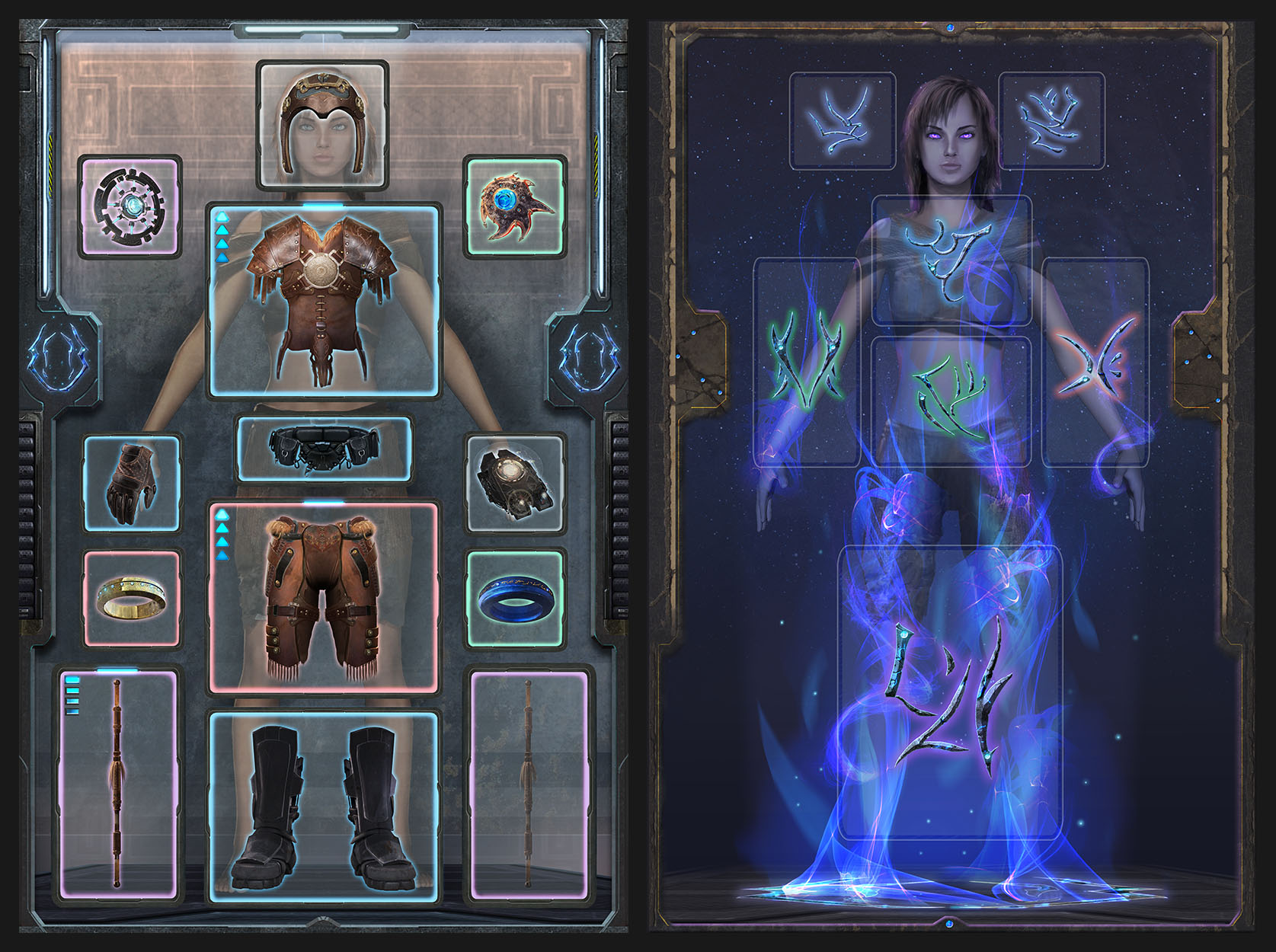Select the spiked blue-orb trinket slot
This screenshot has width=1276, height=952.
514,206
